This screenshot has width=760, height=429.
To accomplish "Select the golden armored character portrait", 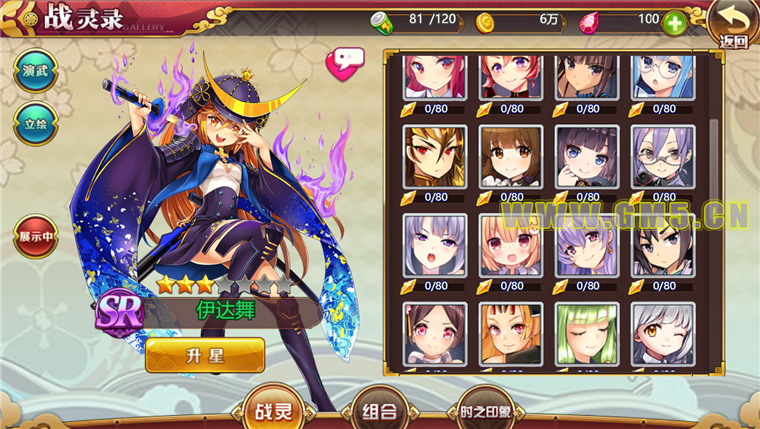I will coord(435,156).
